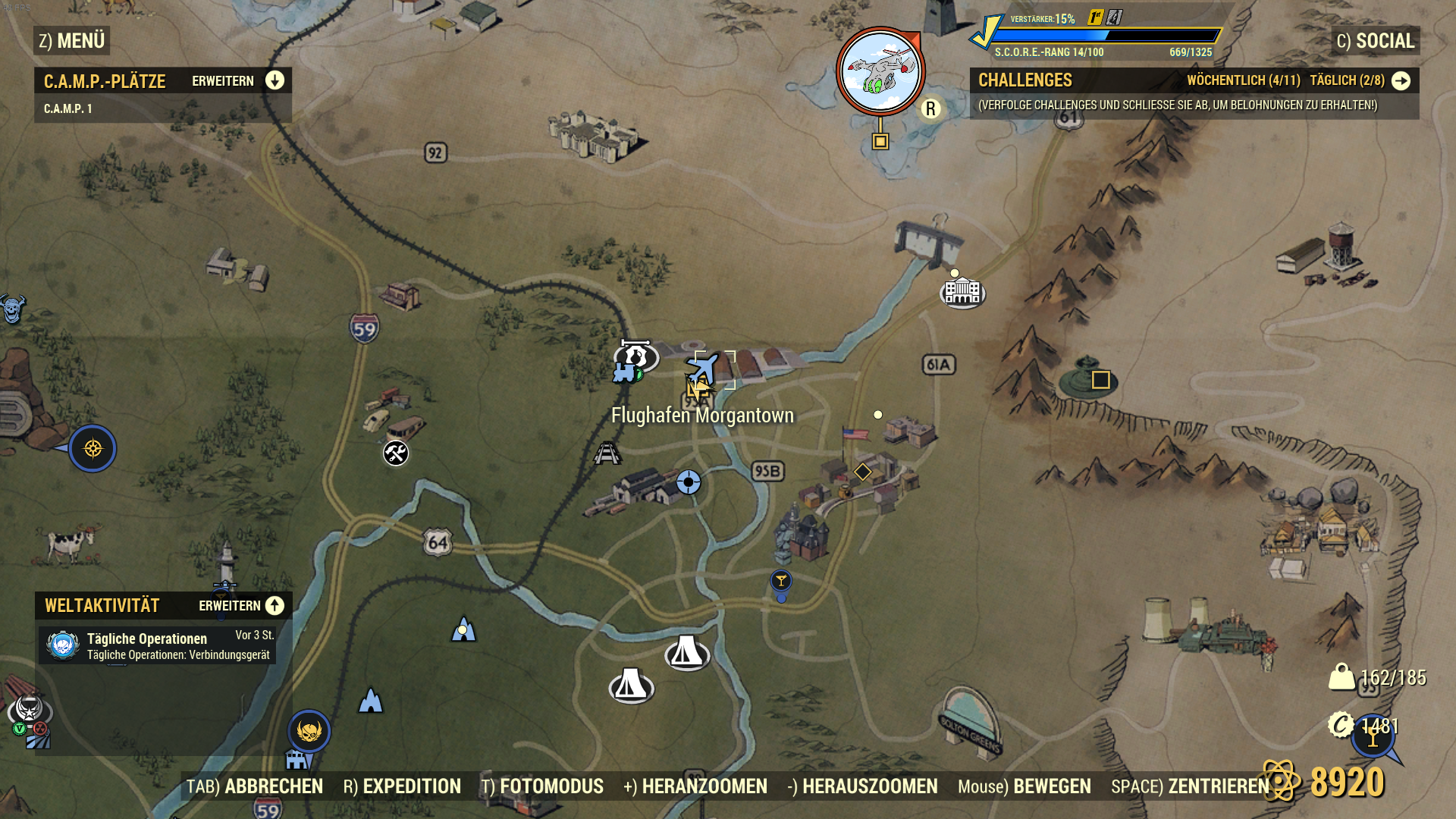Collapse the Weltaktivität panel
This screenshot has width=1456, height=819.
tap(275, 606)
